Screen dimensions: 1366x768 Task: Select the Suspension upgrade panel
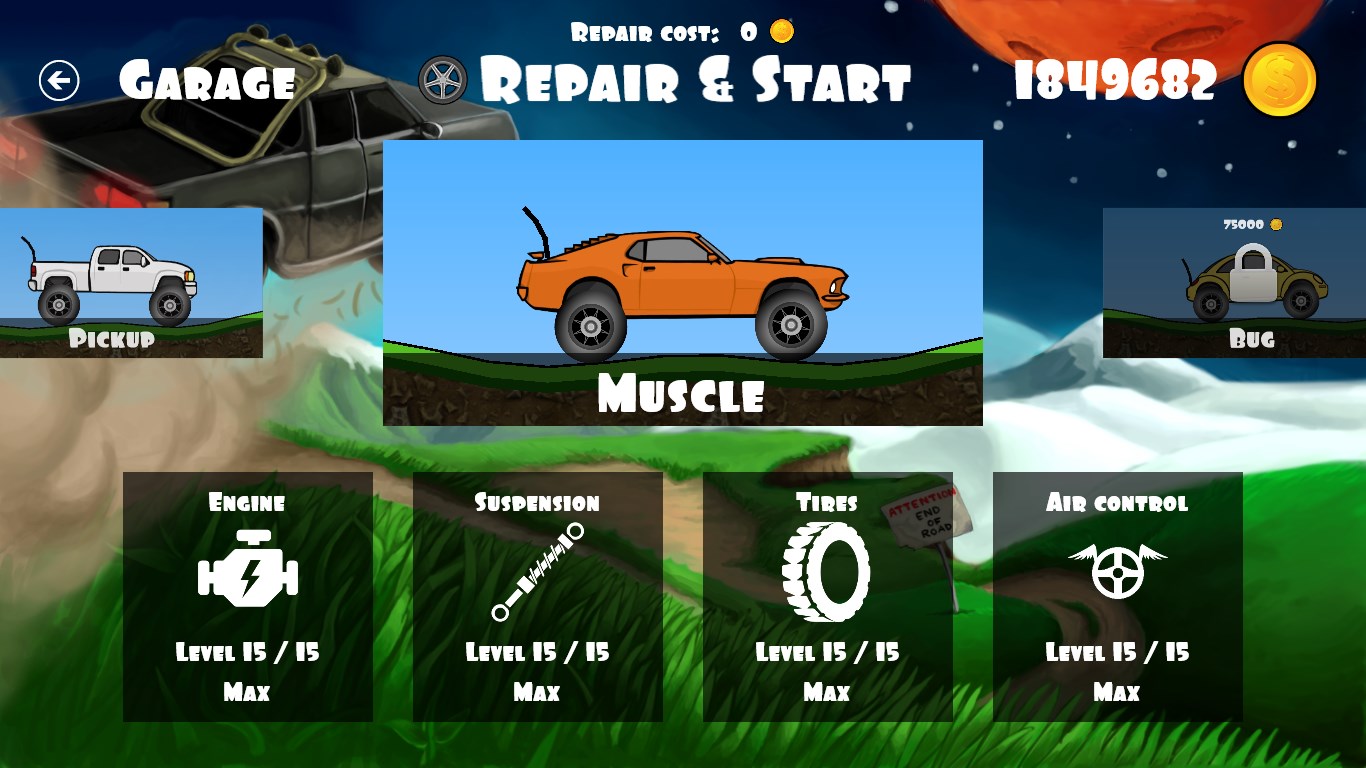pyautogui.click(x=537, y=597)
